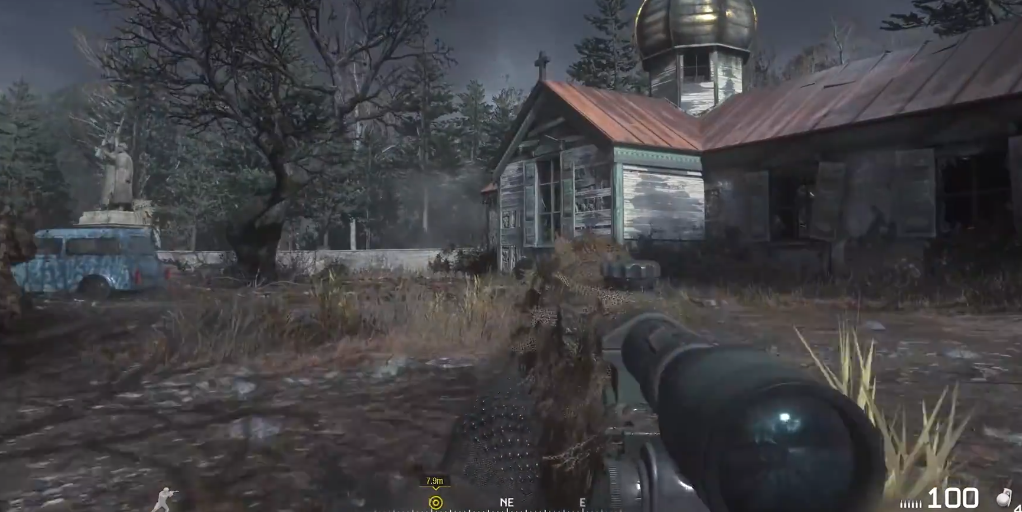
Task: Select the soldier stance icon
Action: point(163,499)
